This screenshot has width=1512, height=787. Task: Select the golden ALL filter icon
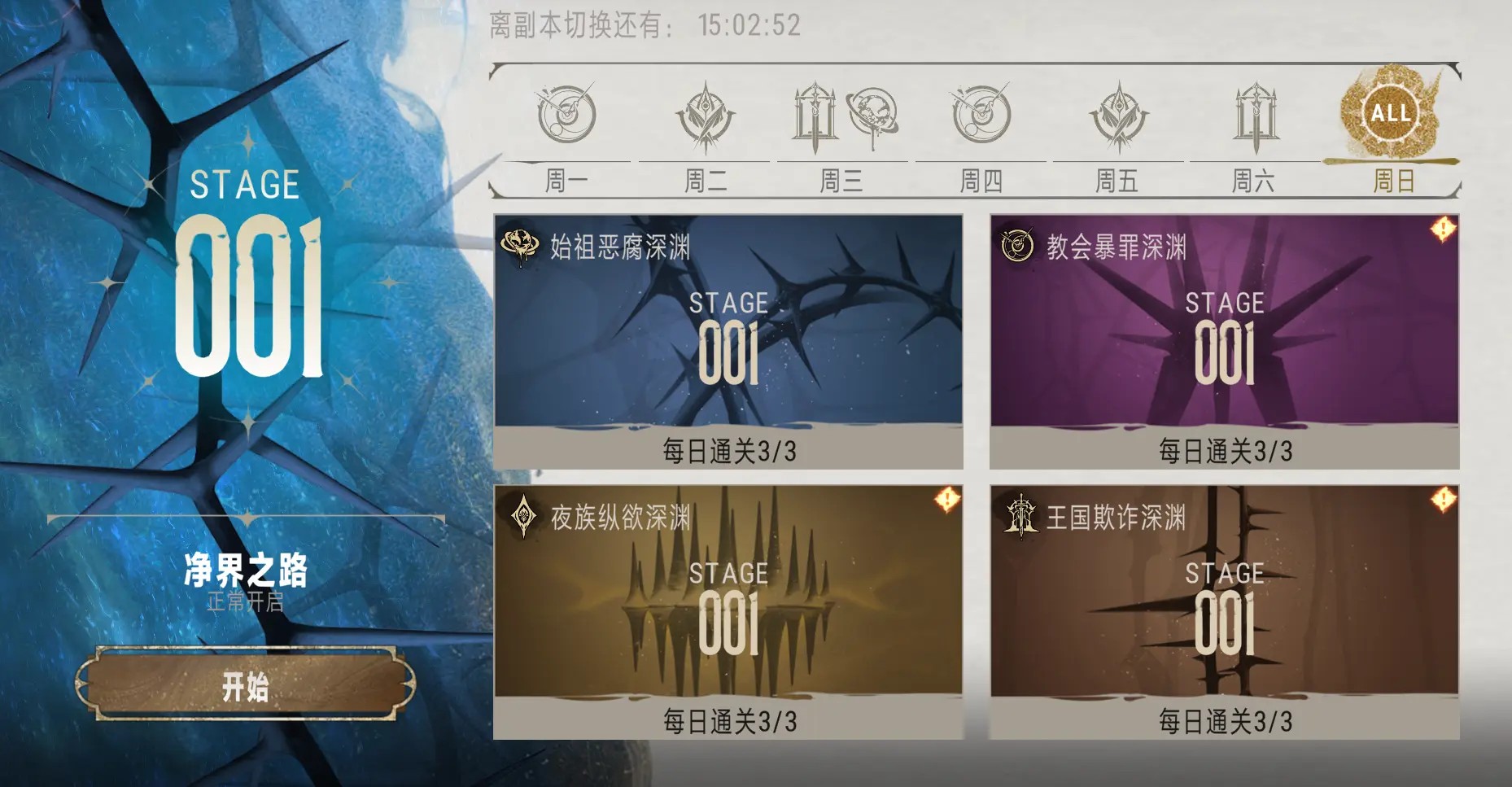pyautogui.click(x=1392, y=114)
